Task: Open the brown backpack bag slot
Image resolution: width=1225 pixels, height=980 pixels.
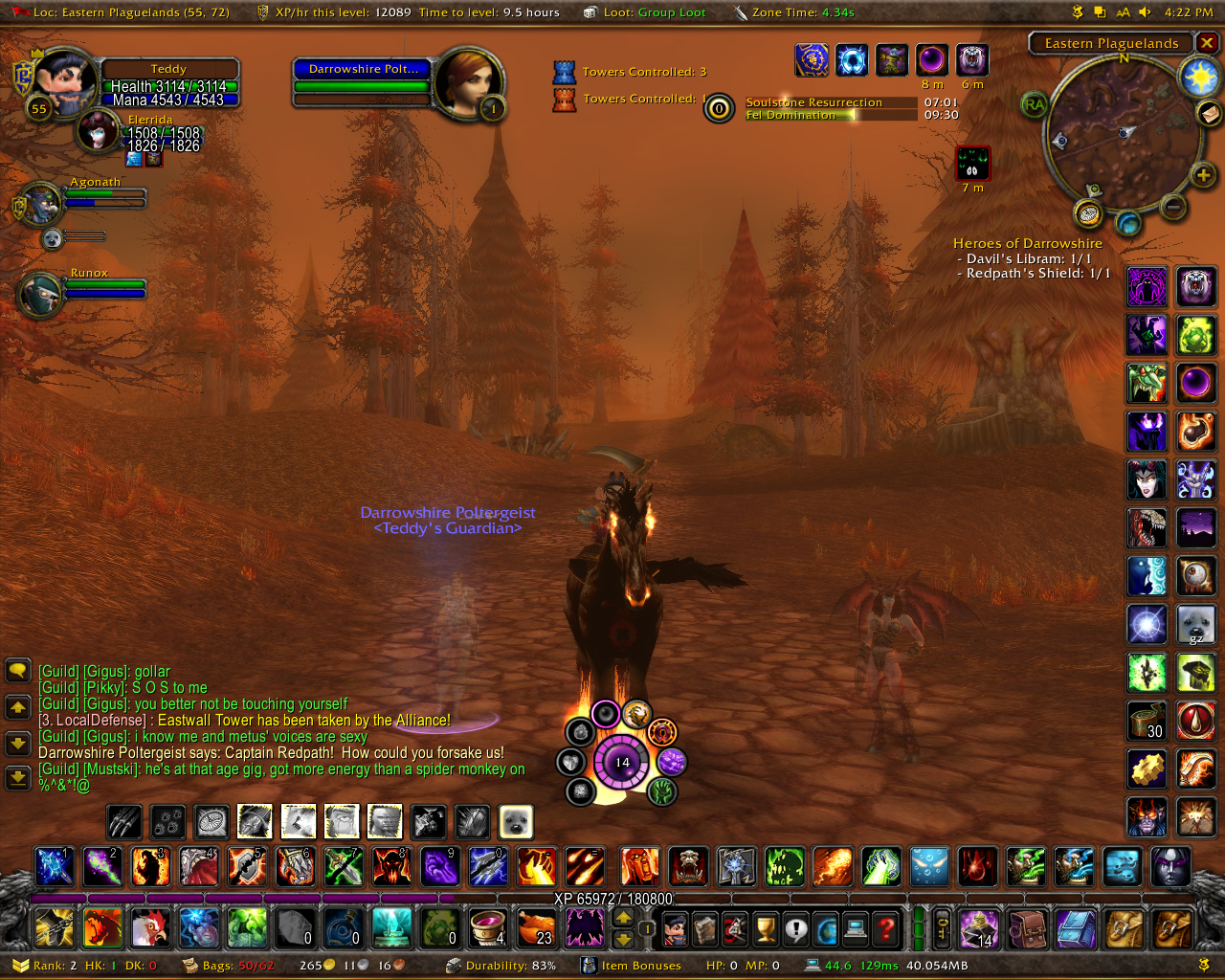Action: coord(1028,927)
